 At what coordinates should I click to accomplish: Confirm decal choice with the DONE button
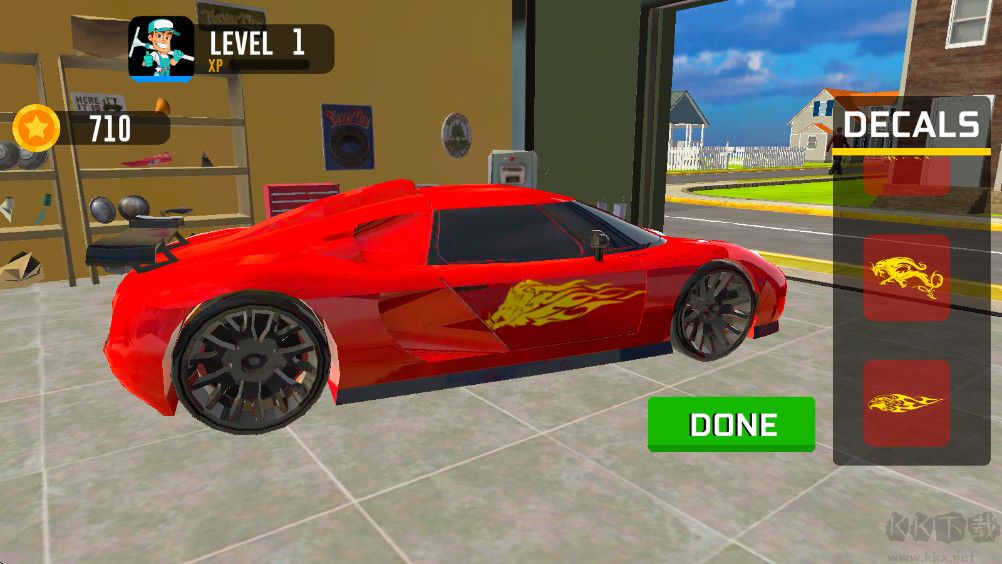point(731,424)
